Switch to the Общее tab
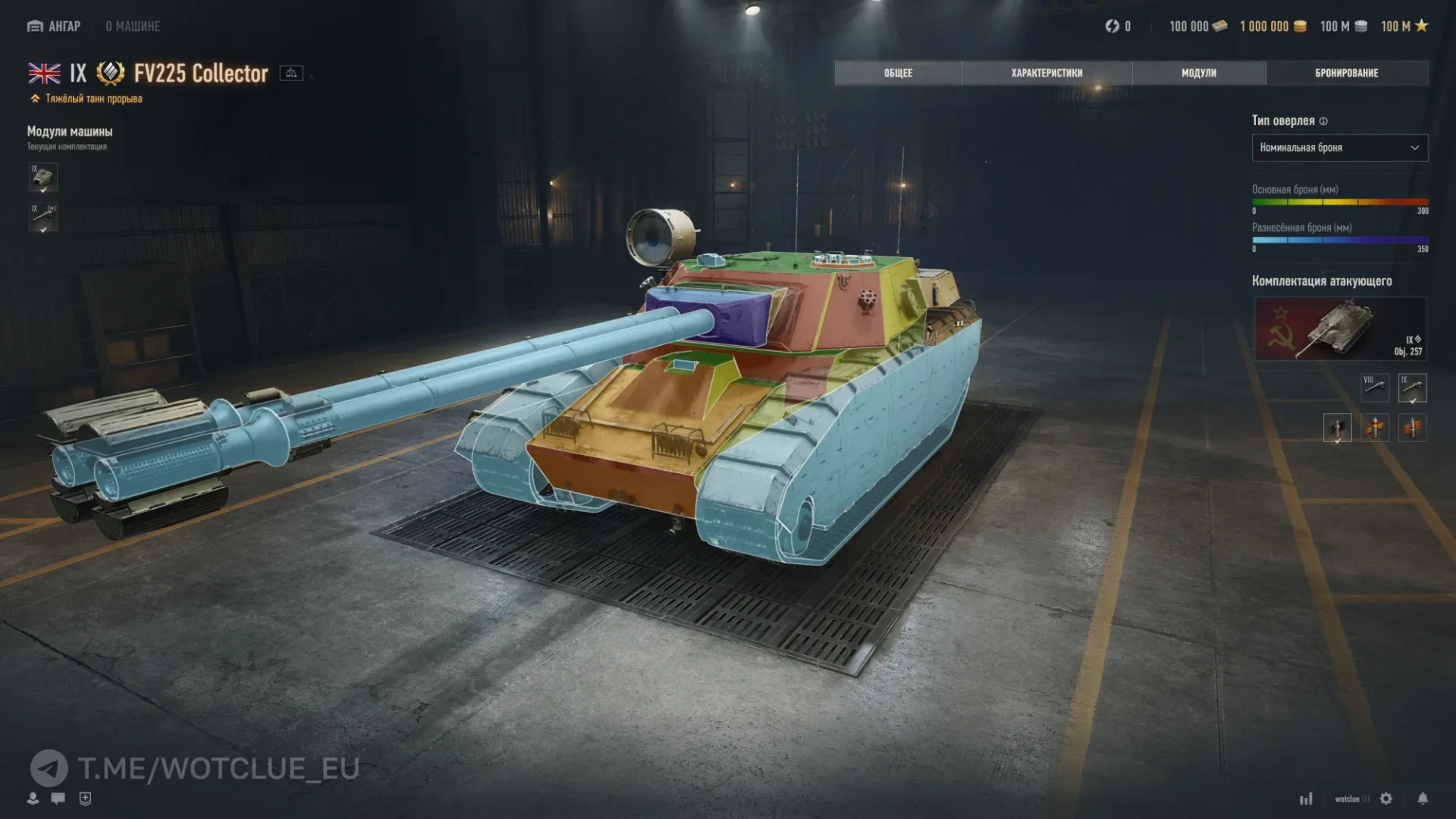1456x819 pixels. click(898, 73)
